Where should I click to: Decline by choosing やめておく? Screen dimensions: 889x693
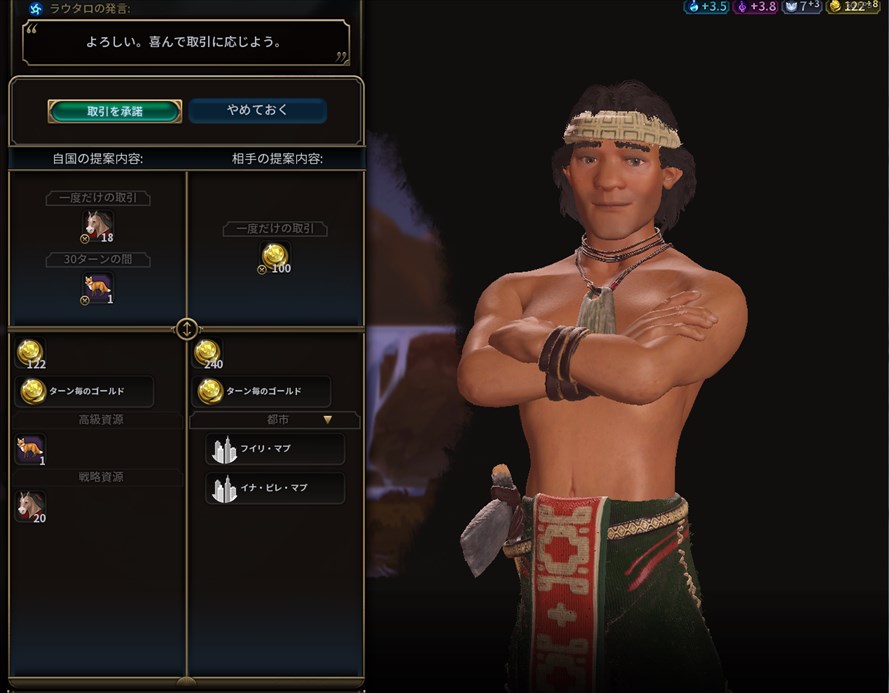[257, 110]
